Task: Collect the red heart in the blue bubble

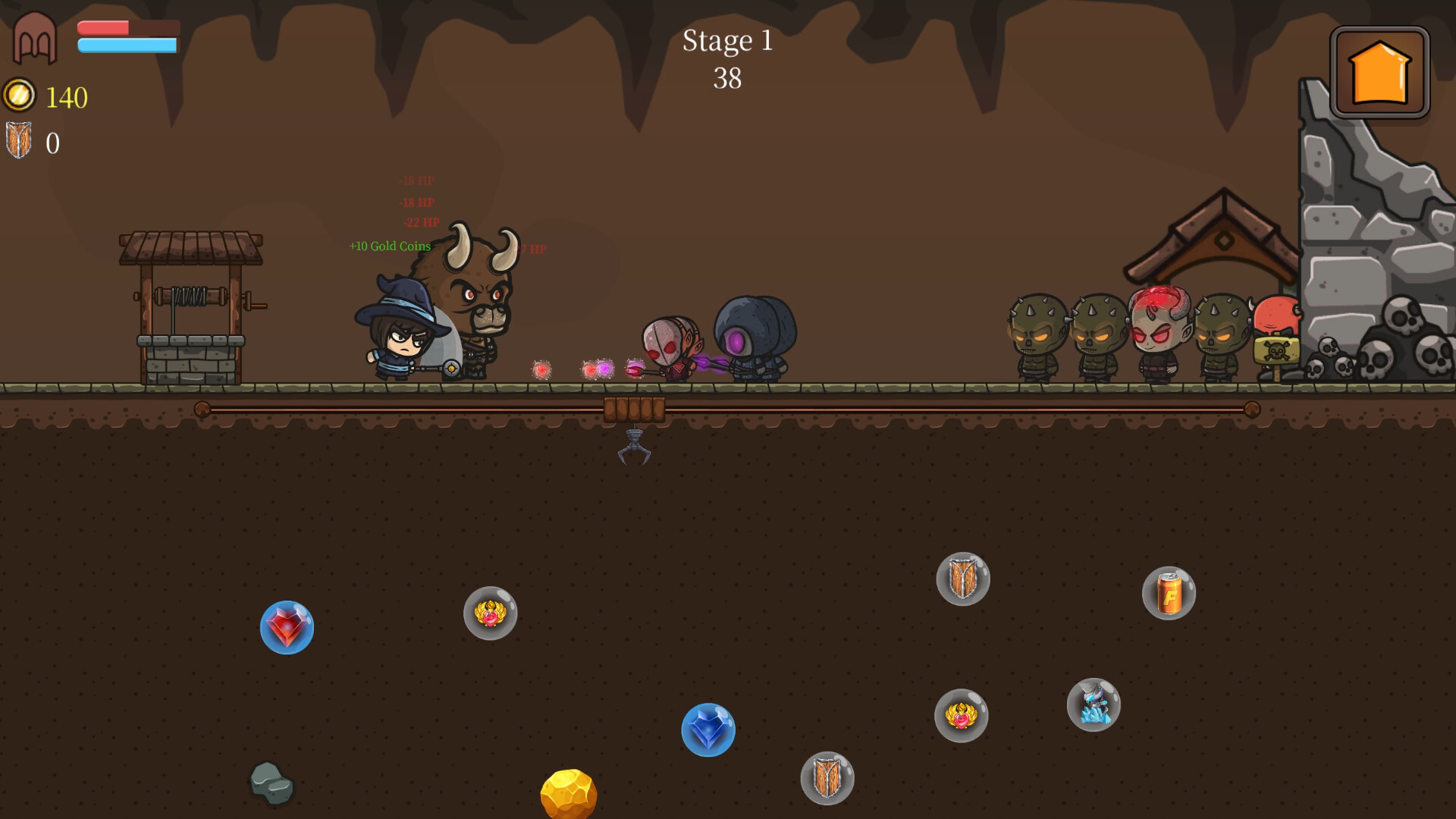Action: point(287,628)
